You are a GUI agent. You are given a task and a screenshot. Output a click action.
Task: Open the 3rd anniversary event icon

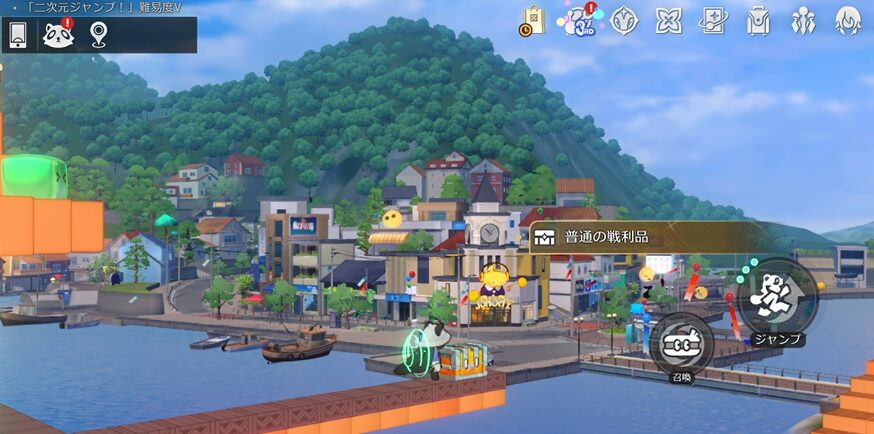(x=577, y=20)
